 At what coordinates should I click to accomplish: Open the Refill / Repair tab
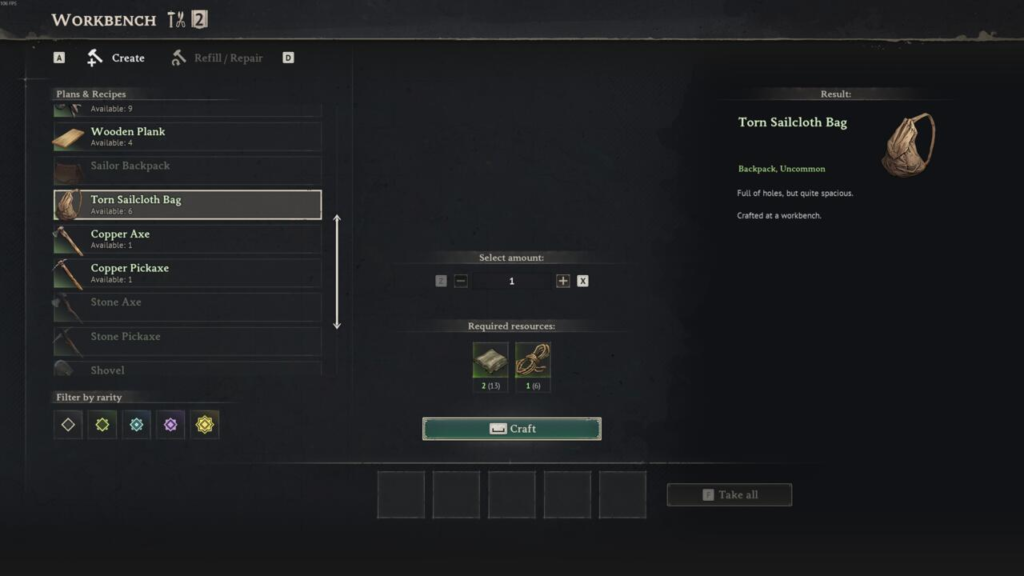pos(217,58)
